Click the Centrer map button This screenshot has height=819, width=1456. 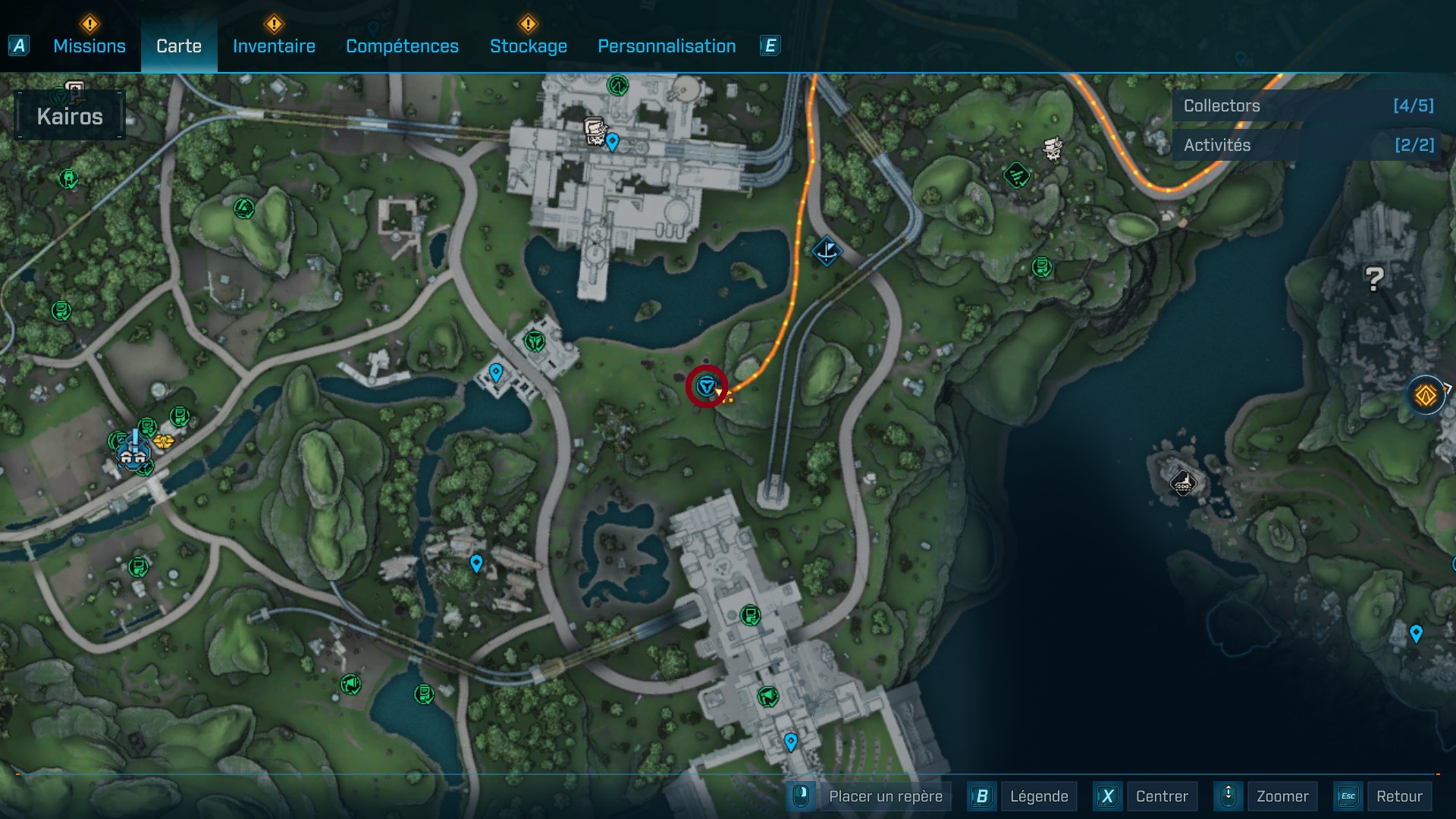coord(1161,796)
